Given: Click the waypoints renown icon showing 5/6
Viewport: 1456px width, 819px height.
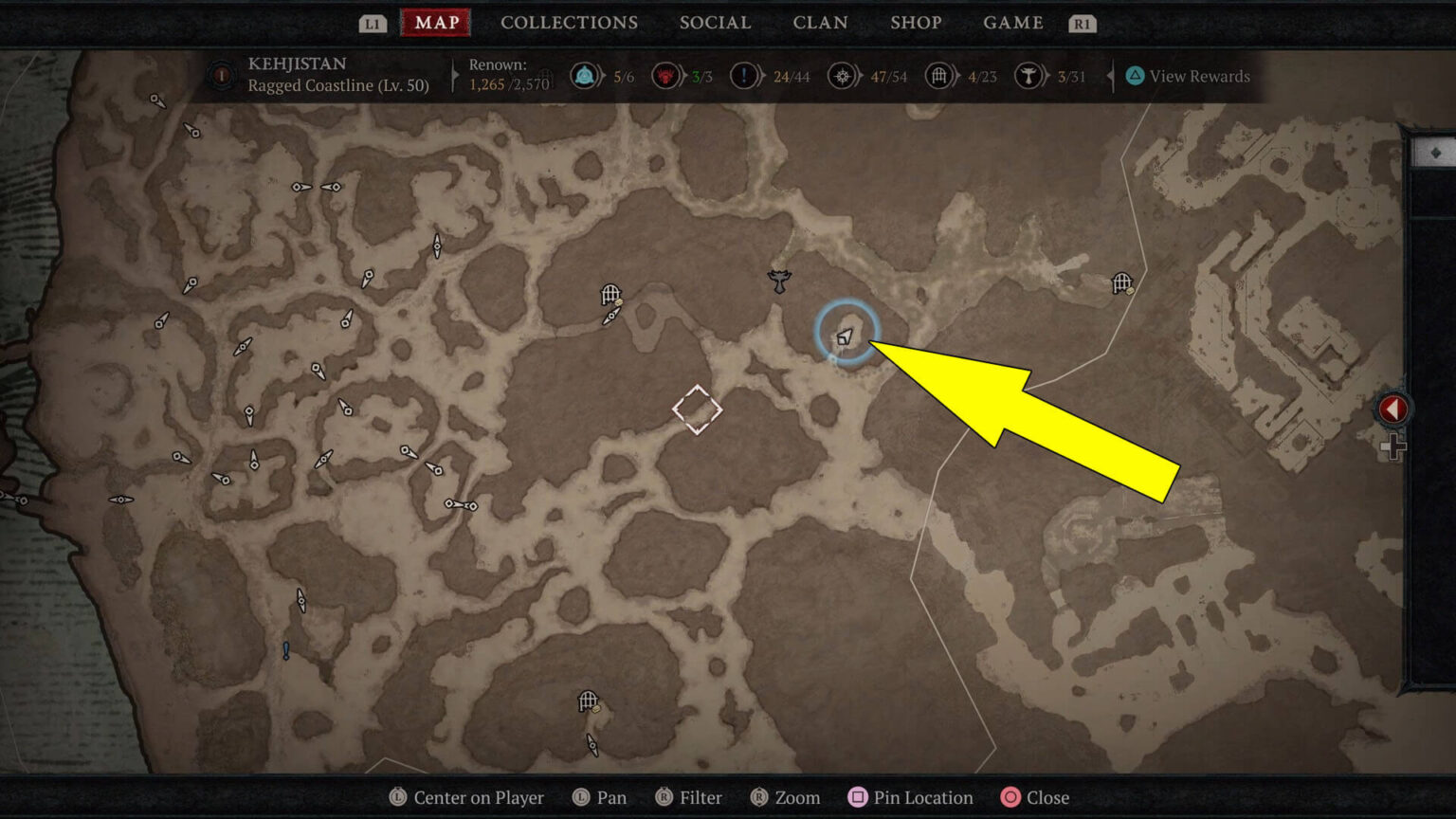Looking at the screenshot, I should pyautogui.click(x=585, y=75).
